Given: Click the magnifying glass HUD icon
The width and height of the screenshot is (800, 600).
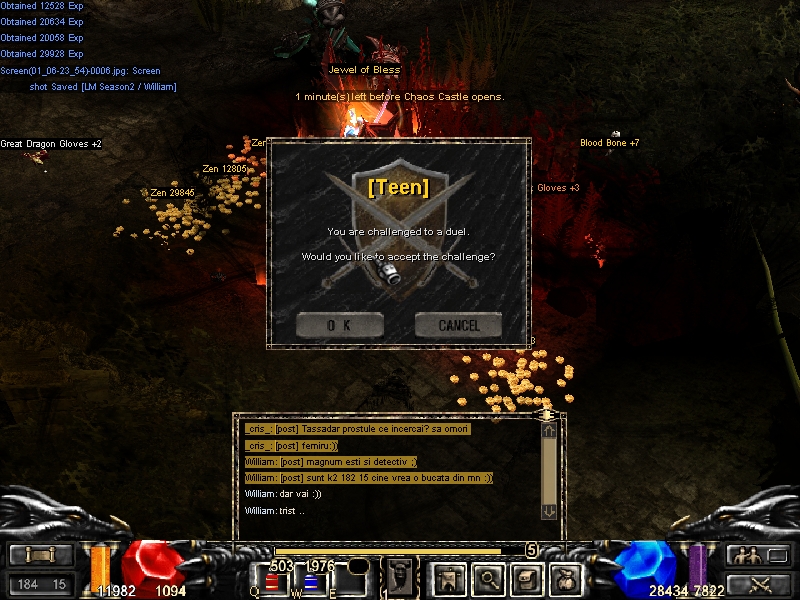Looking at the screenshot, I should (487, 577).
